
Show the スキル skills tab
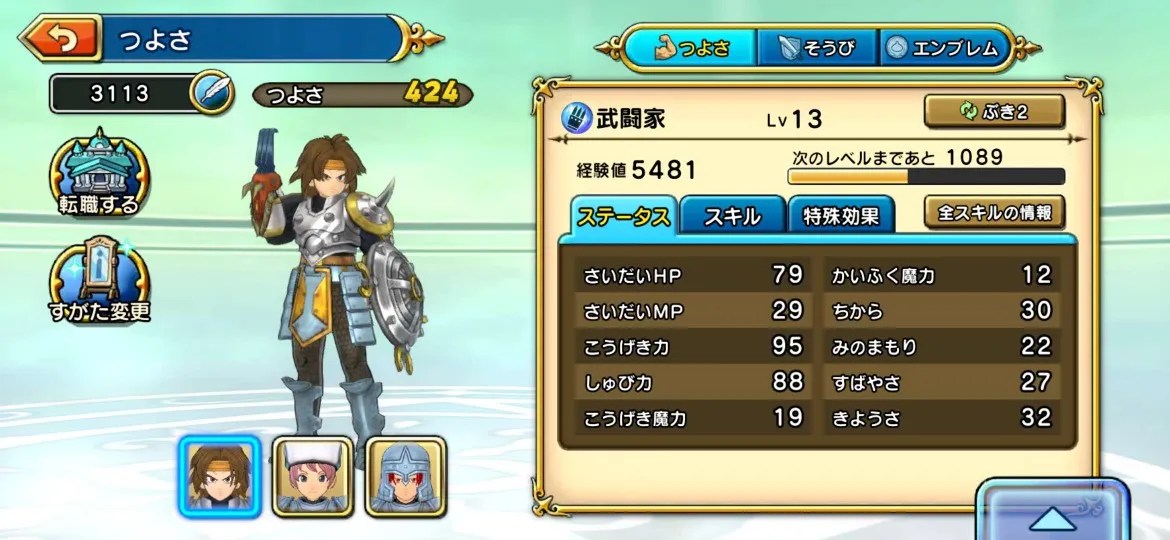732,216
